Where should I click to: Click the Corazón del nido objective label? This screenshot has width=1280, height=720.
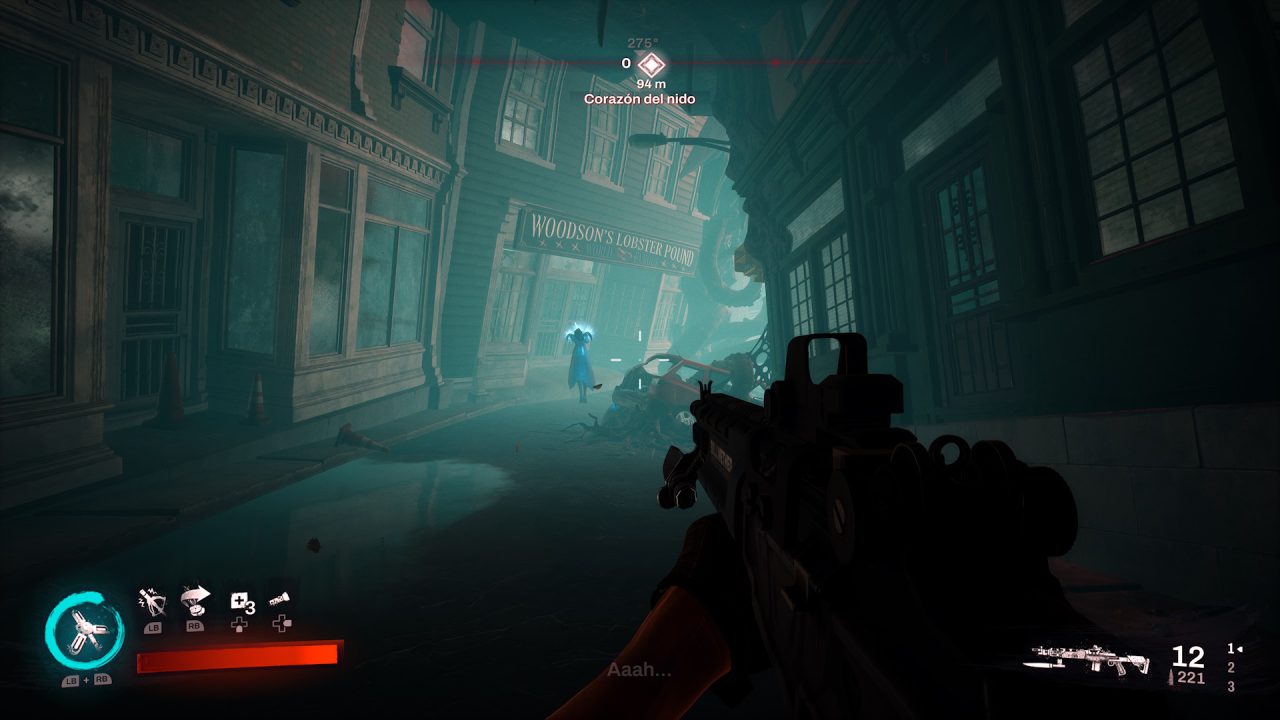(x=641, y=100)
